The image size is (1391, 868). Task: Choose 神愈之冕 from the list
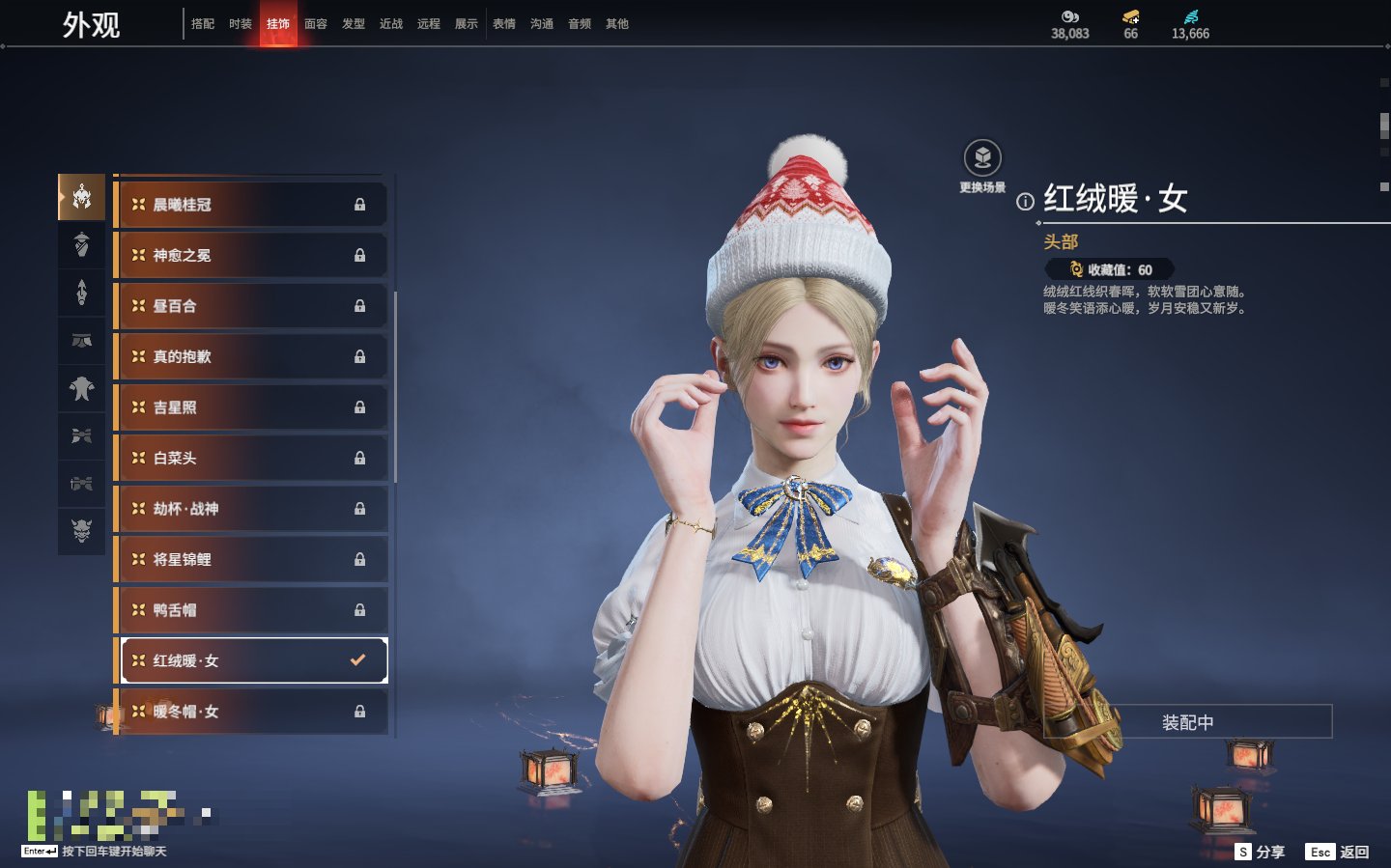(x=251, y=256)
